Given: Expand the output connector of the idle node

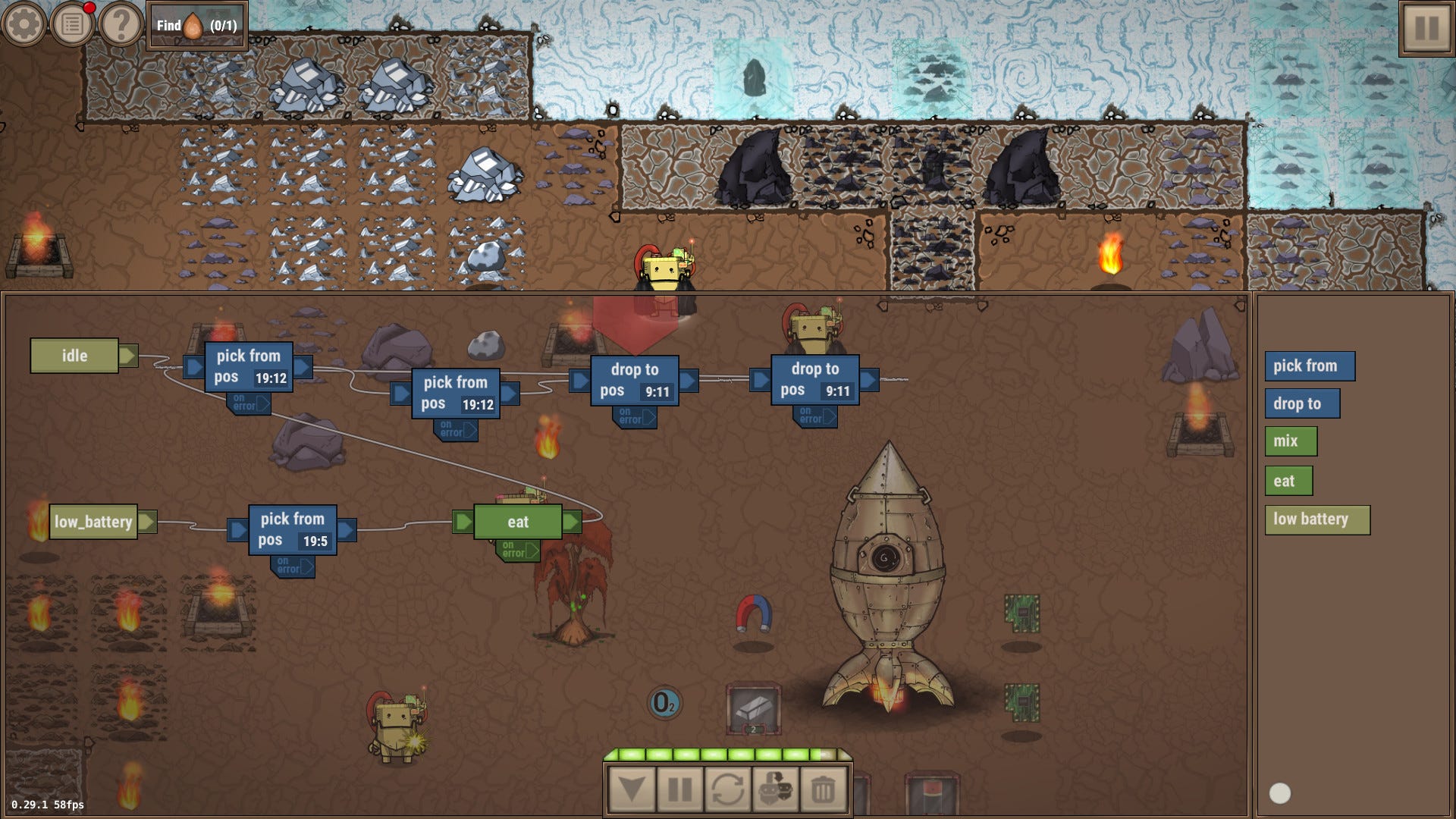Looking at the screenshot, I should 130,355.
